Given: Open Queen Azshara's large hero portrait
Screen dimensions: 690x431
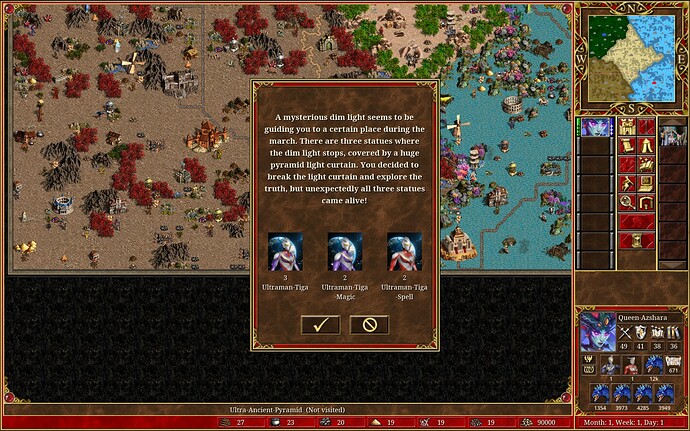Looking at the screenshot, I should coord(598,332).
